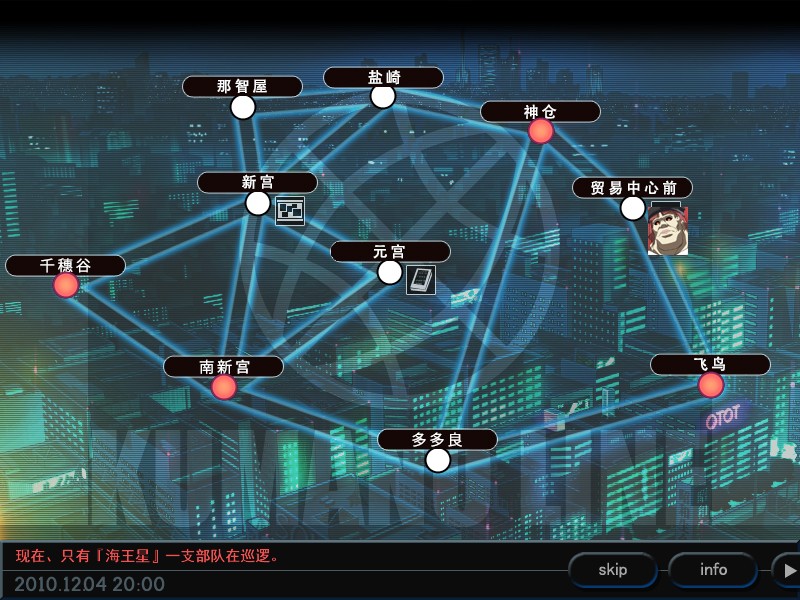Screen dimensions: 800x600
Task: Click the building icon beside 新宫
Action: 290,210
